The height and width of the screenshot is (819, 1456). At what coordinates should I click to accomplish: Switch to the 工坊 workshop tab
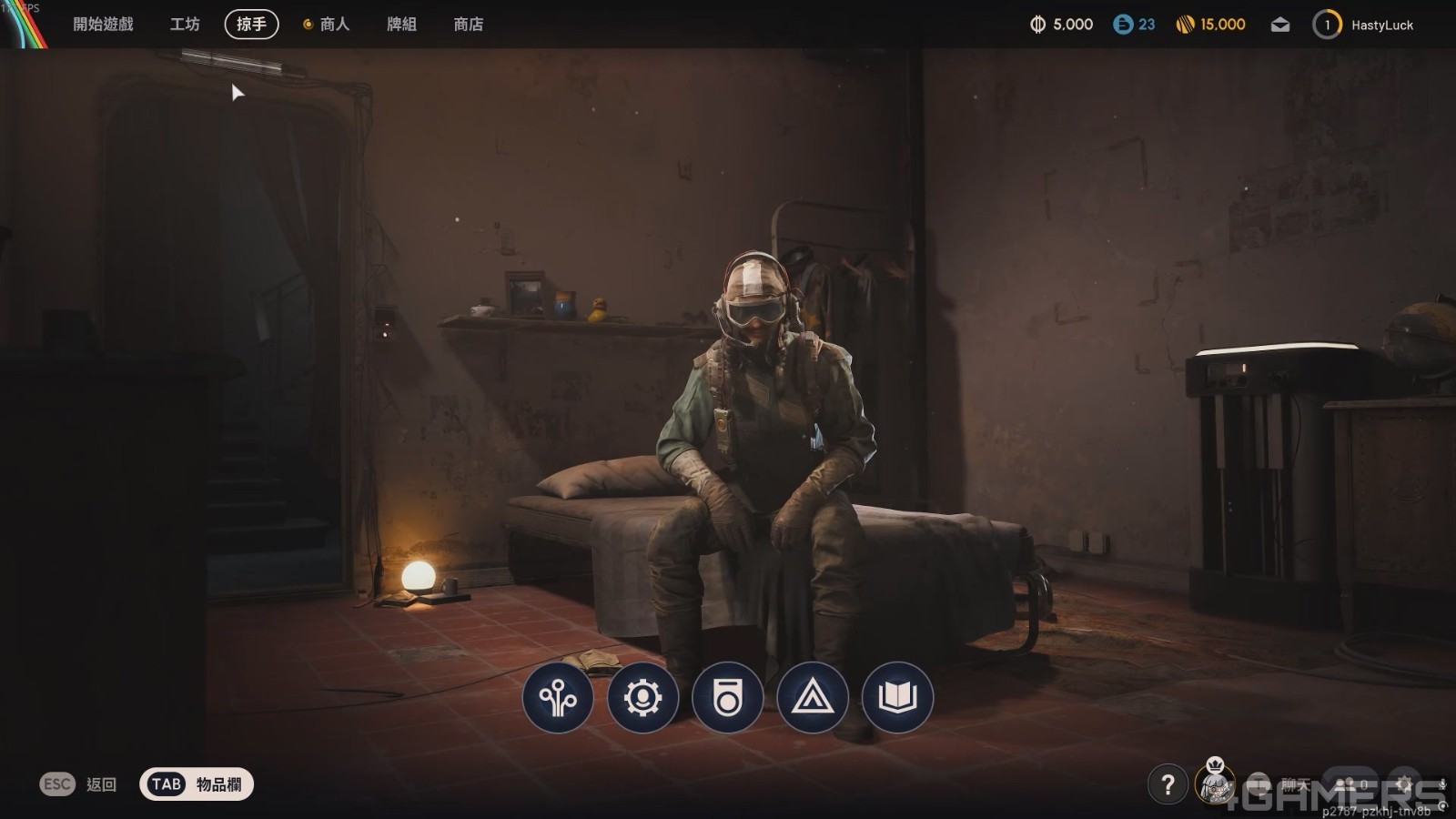(x=185, y=25)
